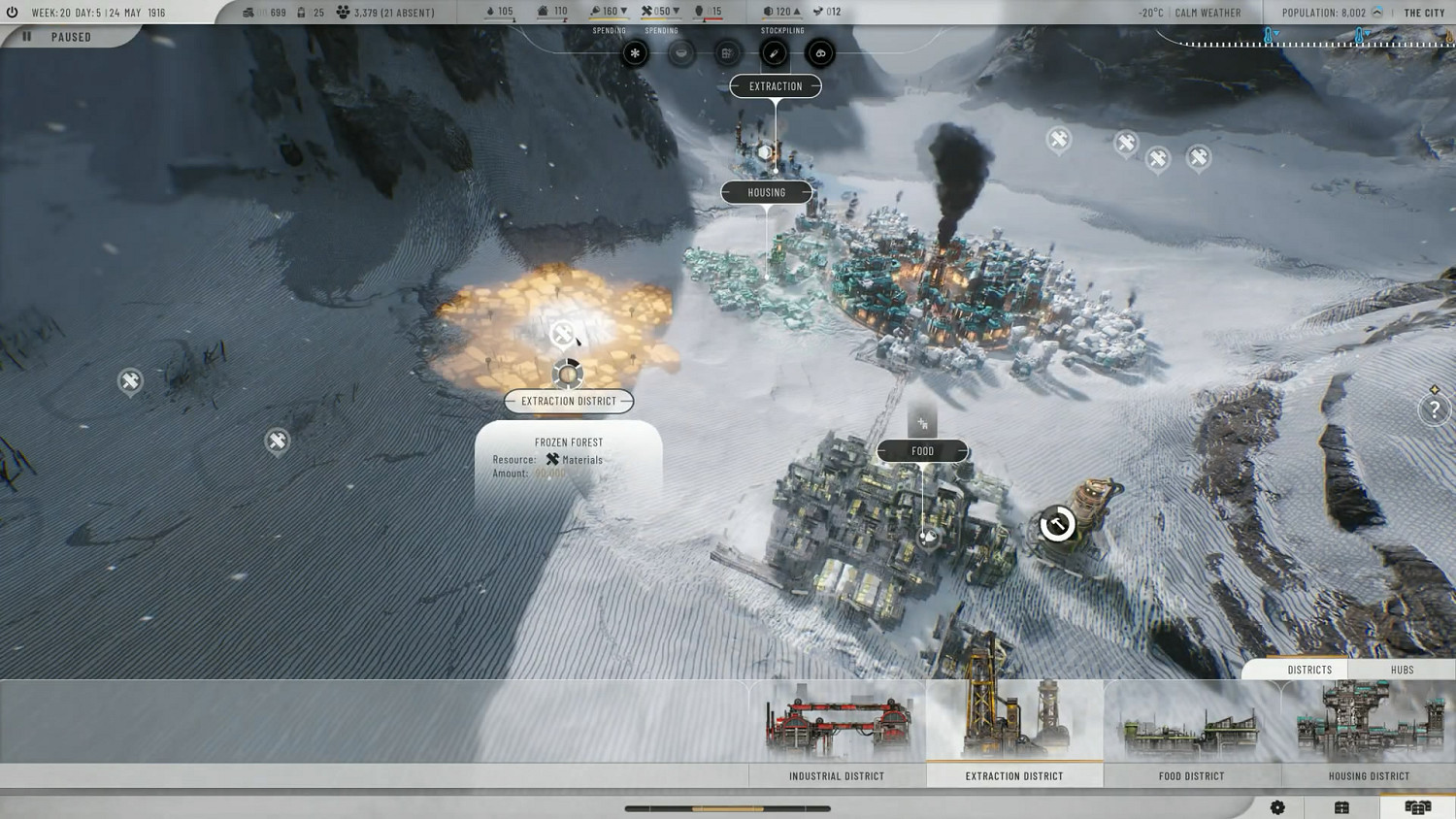Image resolution: width=1456 pixels, height=819 pixels.
Task: Open settings with the gear icon
Action: 1277,807
